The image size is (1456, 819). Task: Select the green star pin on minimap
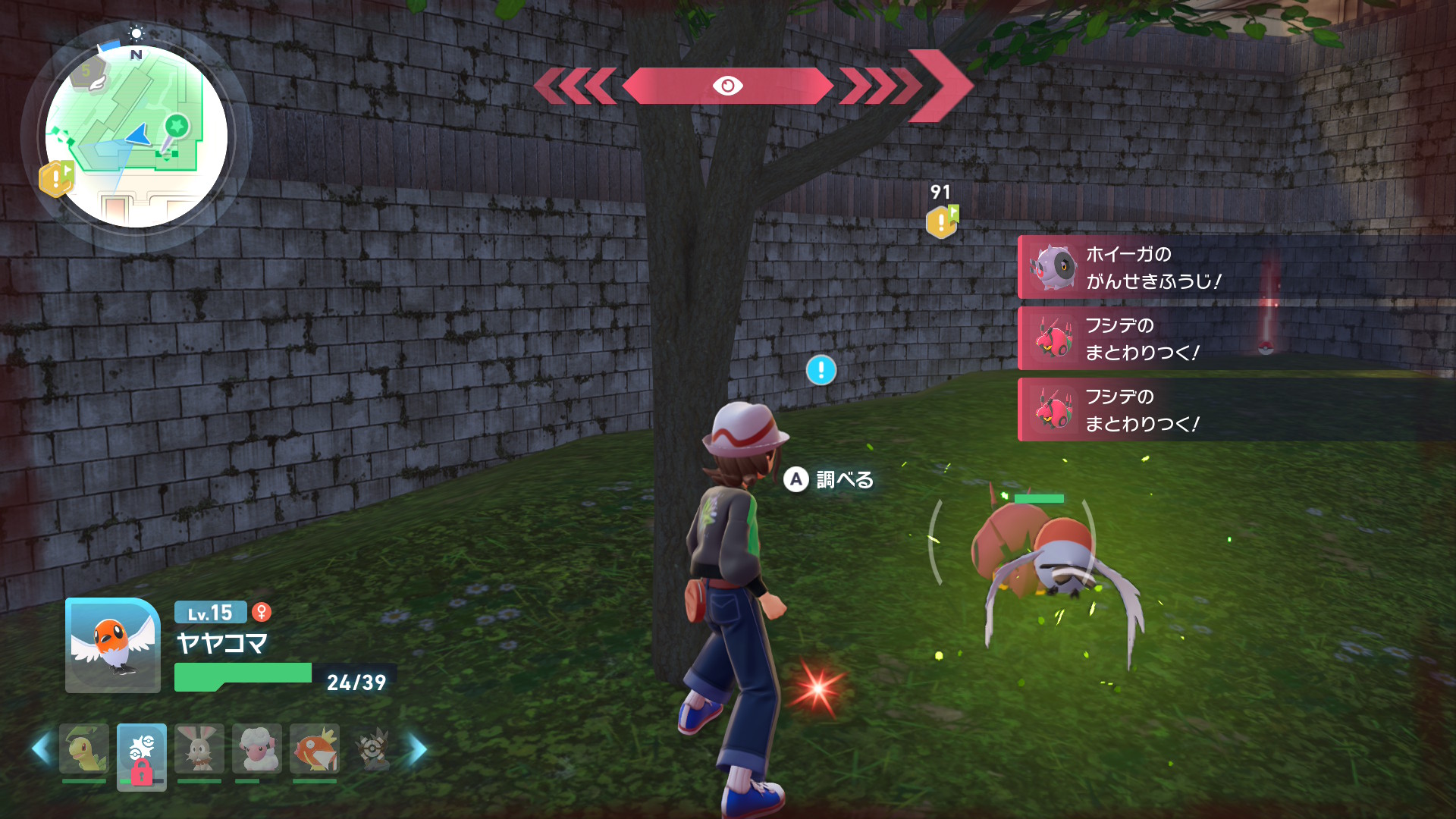point(177,125)
